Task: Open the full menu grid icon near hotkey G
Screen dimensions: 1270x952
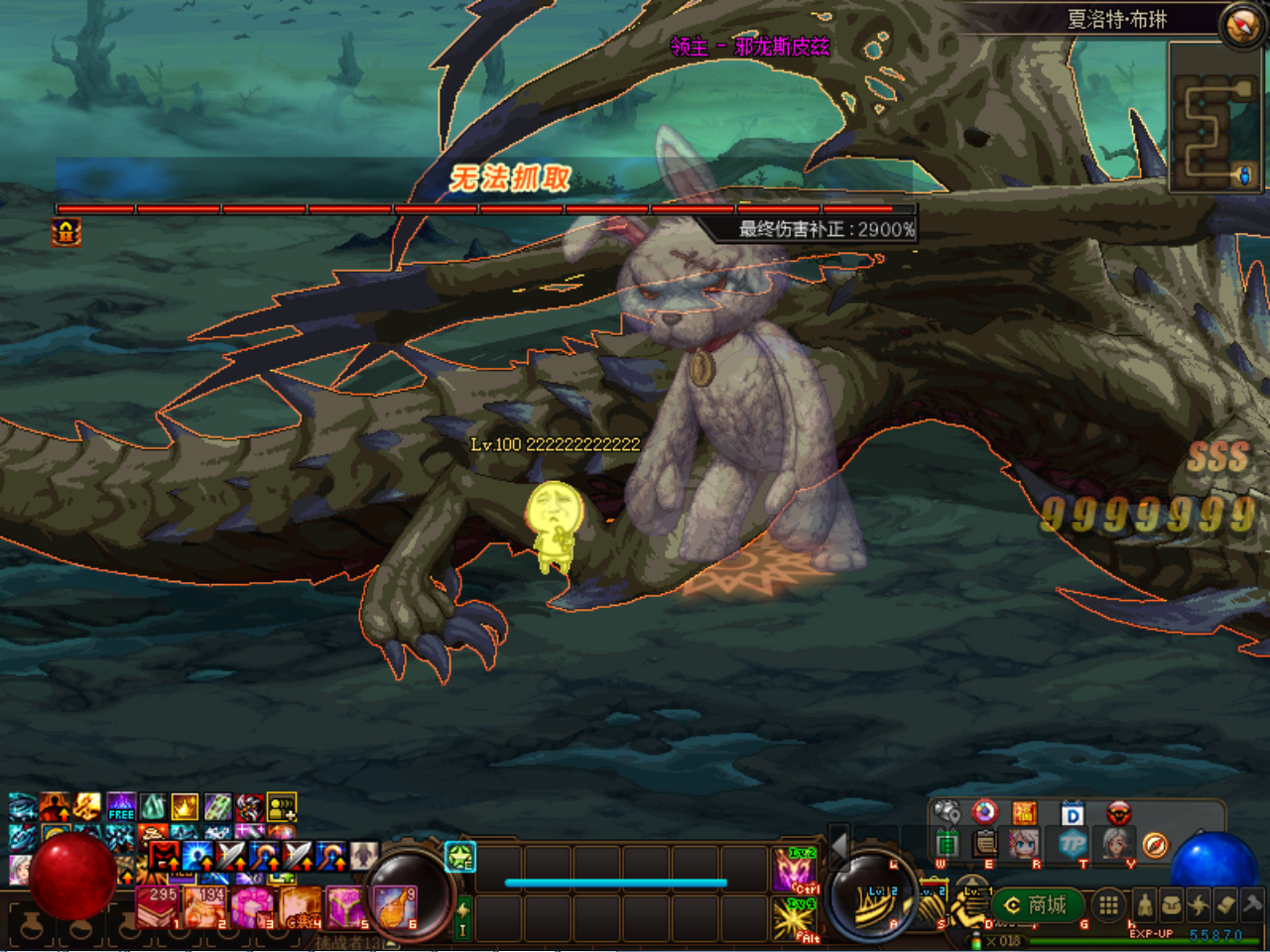Action: [x=1109, y=905]
